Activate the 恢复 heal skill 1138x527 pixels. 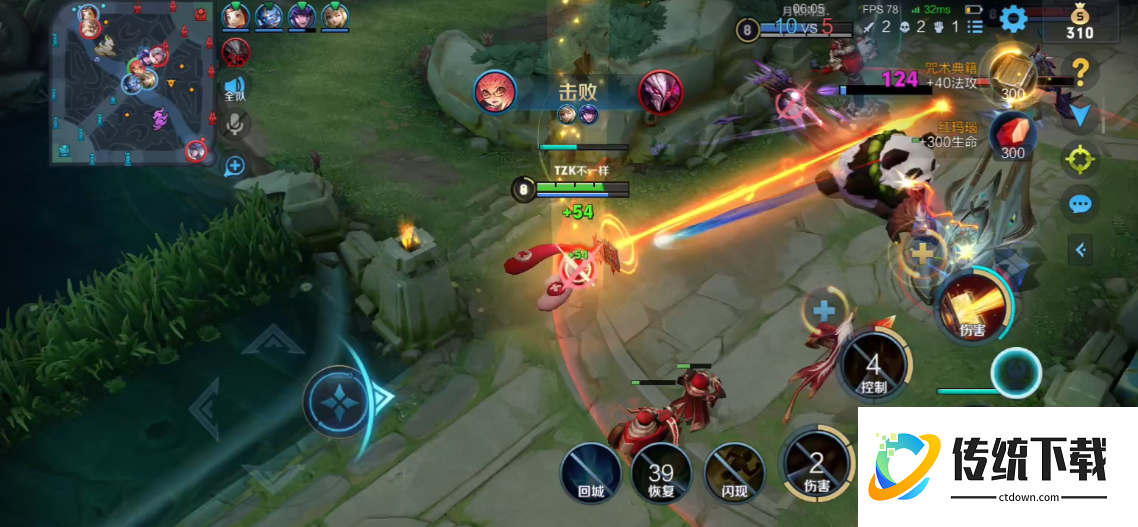661,472
